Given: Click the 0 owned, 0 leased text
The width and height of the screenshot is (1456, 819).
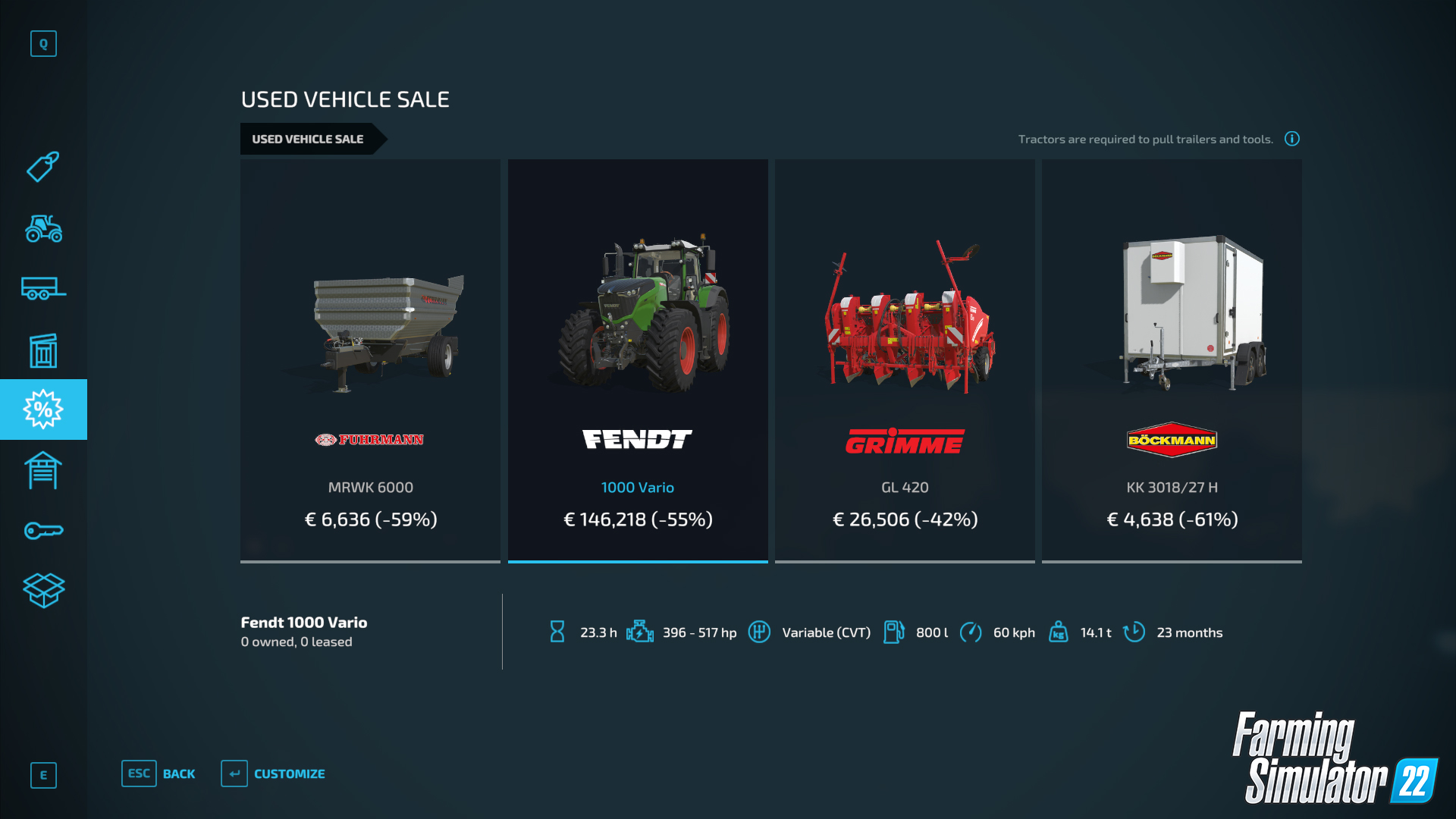Looking at the screenshot, I should pyautogui.click(x=297, y=642).
